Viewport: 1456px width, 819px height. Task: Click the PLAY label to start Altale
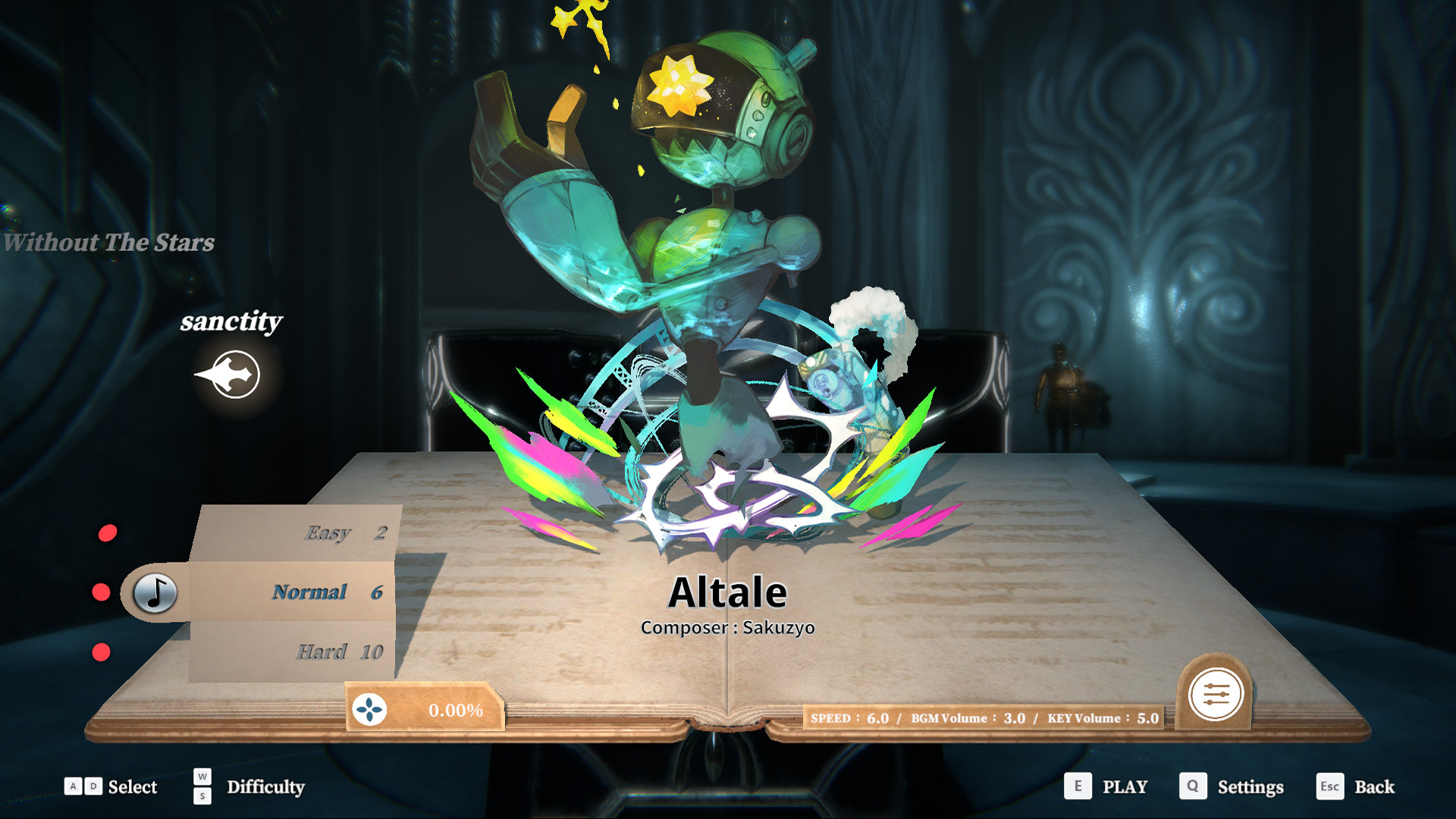(x=1125, y=786)
